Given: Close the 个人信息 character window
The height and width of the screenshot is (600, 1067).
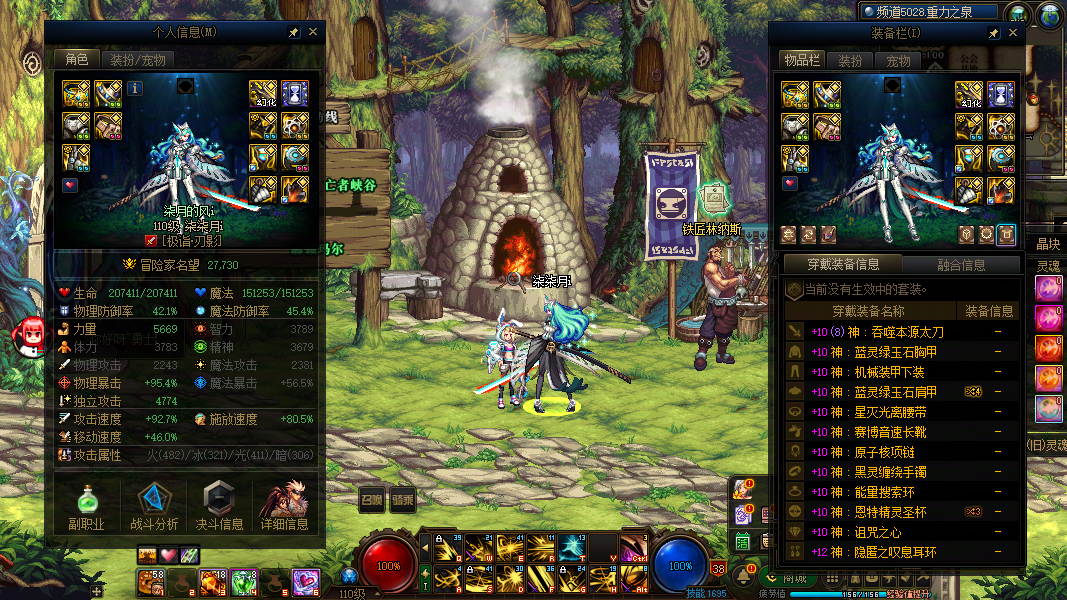Looking at the screenshot, I should pyautogui.click(x=313, y=32).
